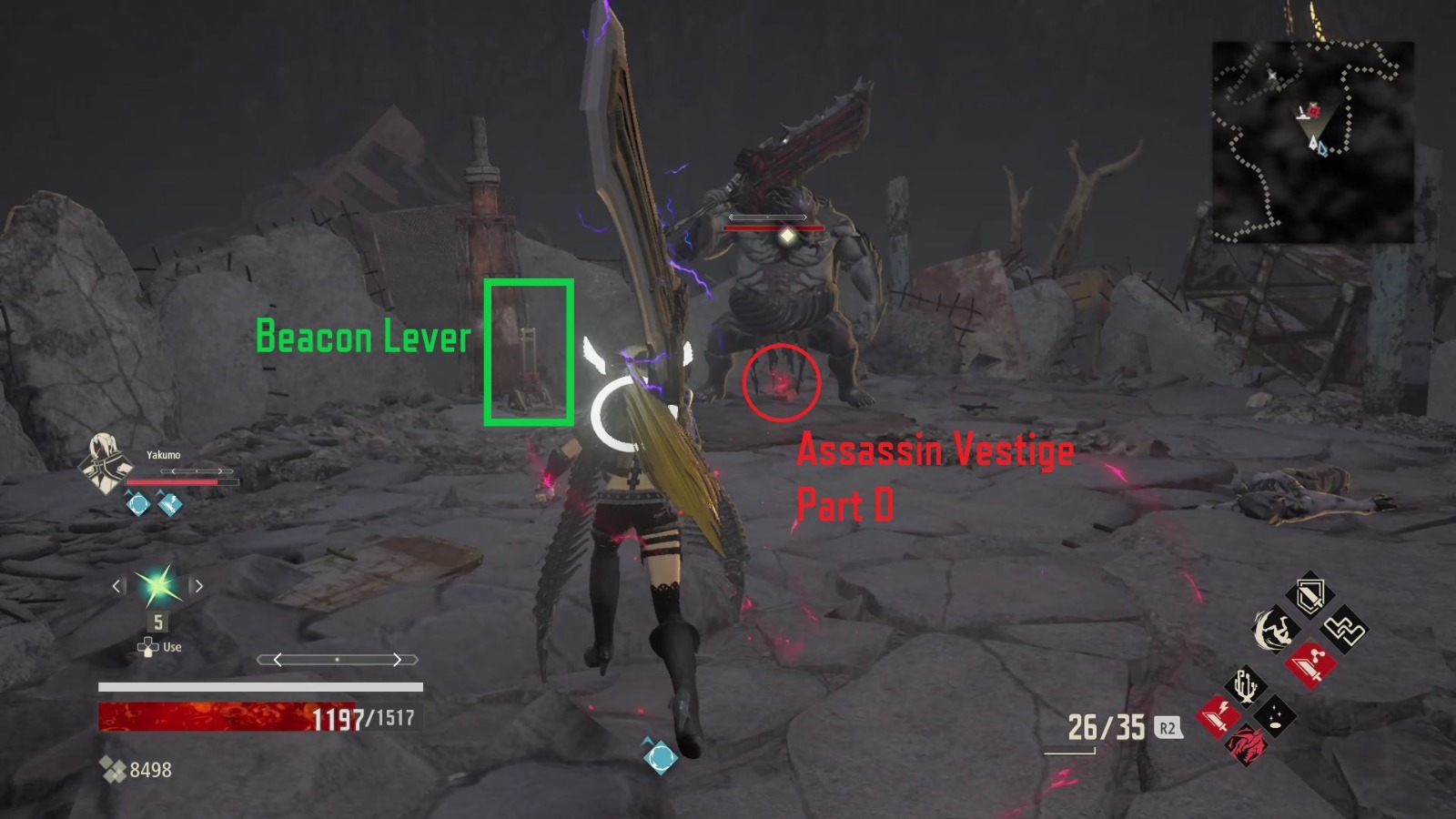Click the red dragon Gift icon
This screenshot has width=1456, height=819.
click(1246, 746)
